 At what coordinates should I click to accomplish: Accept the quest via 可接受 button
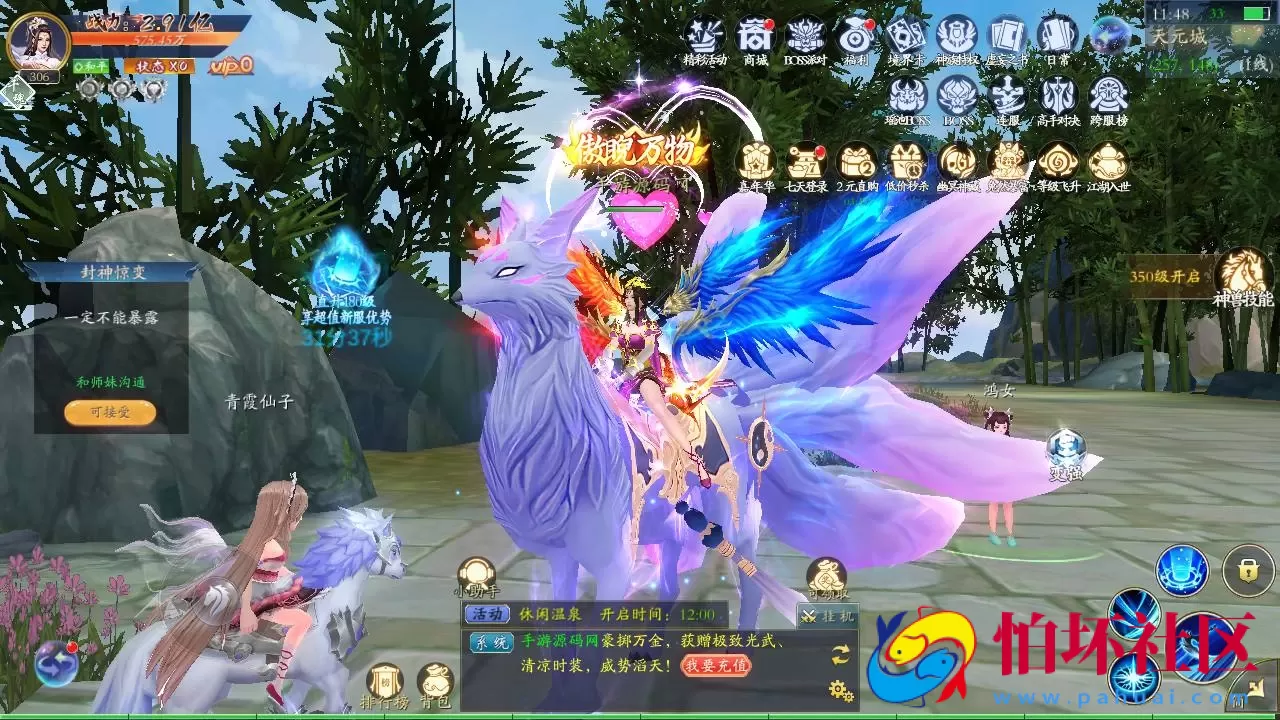108,412
